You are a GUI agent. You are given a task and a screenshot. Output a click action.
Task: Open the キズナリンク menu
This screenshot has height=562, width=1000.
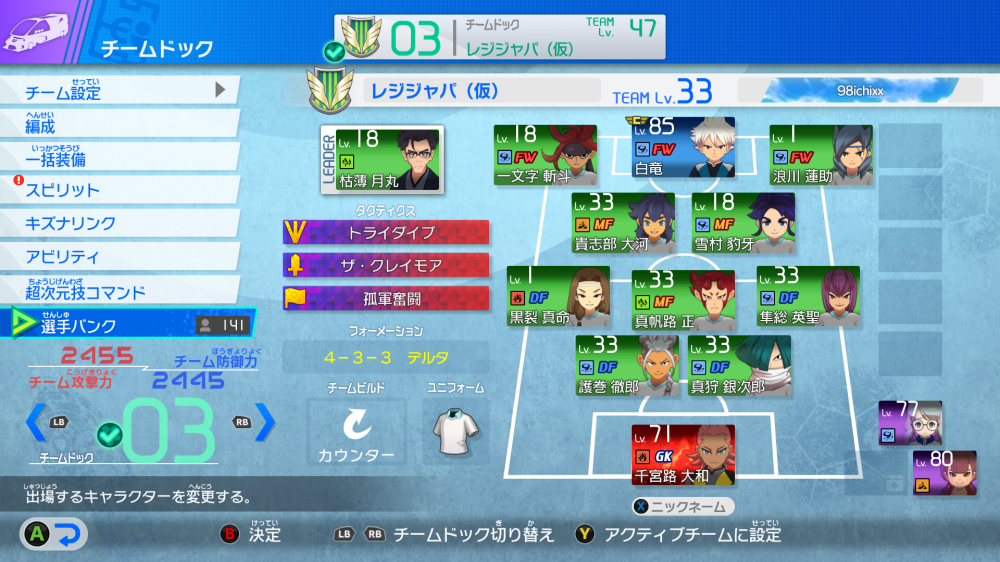(x=120, y=223)
